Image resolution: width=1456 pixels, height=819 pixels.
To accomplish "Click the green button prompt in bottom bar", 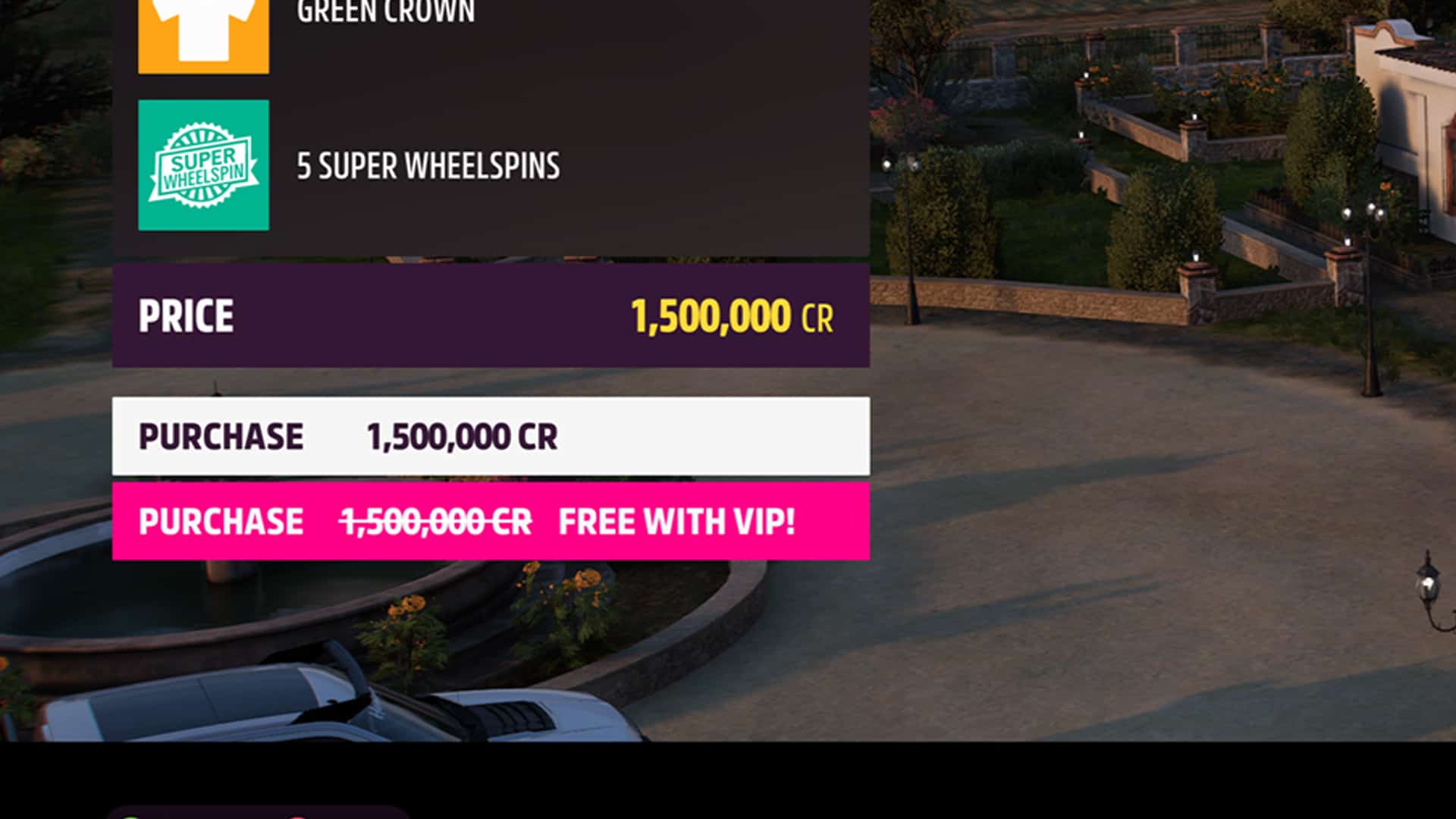I will (130, 815).
